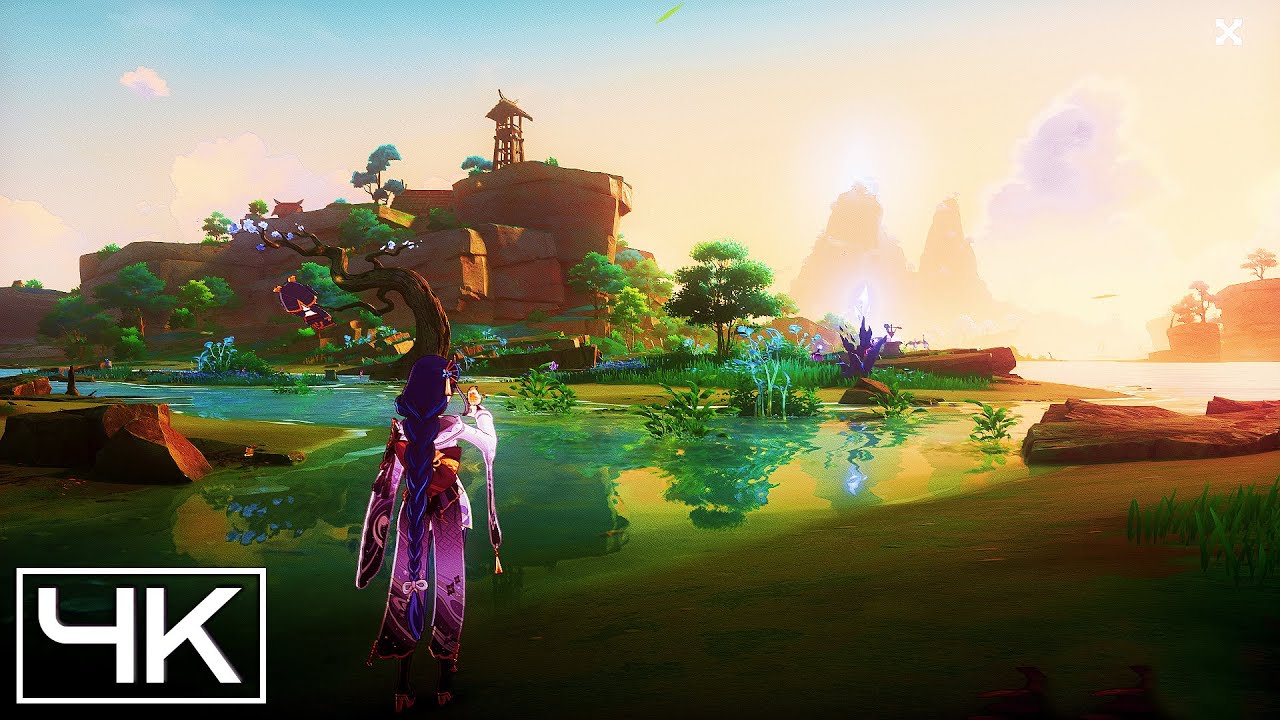1280x720 pixels.
Task: Close the view with the white X
Action: click(1228, 33)
